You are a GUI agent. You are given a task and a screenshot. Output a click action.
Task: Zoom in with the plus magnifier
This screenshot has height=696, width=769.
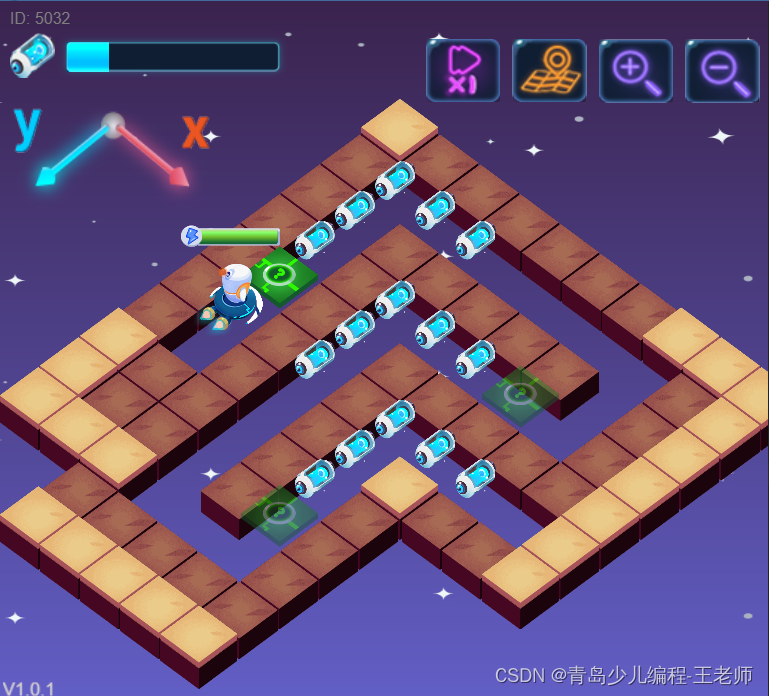[636, 70]
